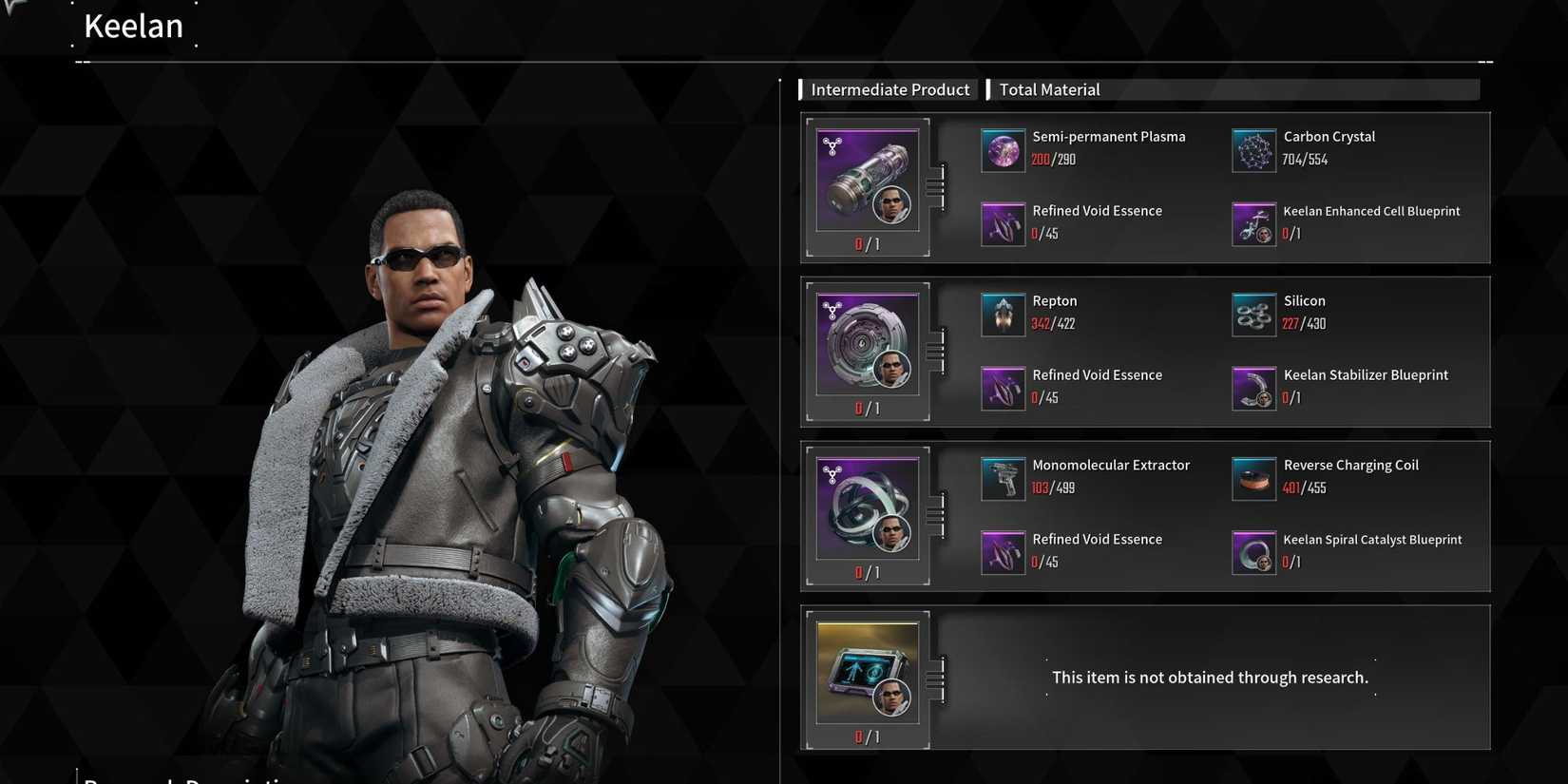Open the Keelan Code item at the bottom

tap(866, 672)
